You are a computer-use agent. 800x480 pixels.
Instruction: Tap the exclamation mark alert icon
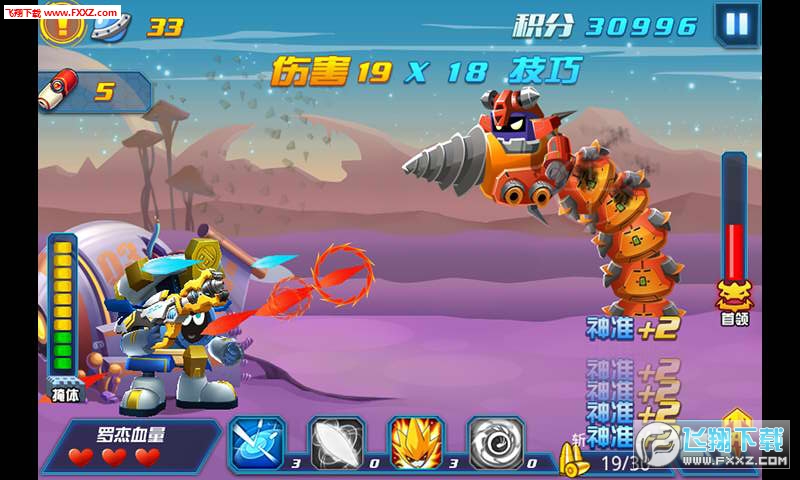[64, 24]
